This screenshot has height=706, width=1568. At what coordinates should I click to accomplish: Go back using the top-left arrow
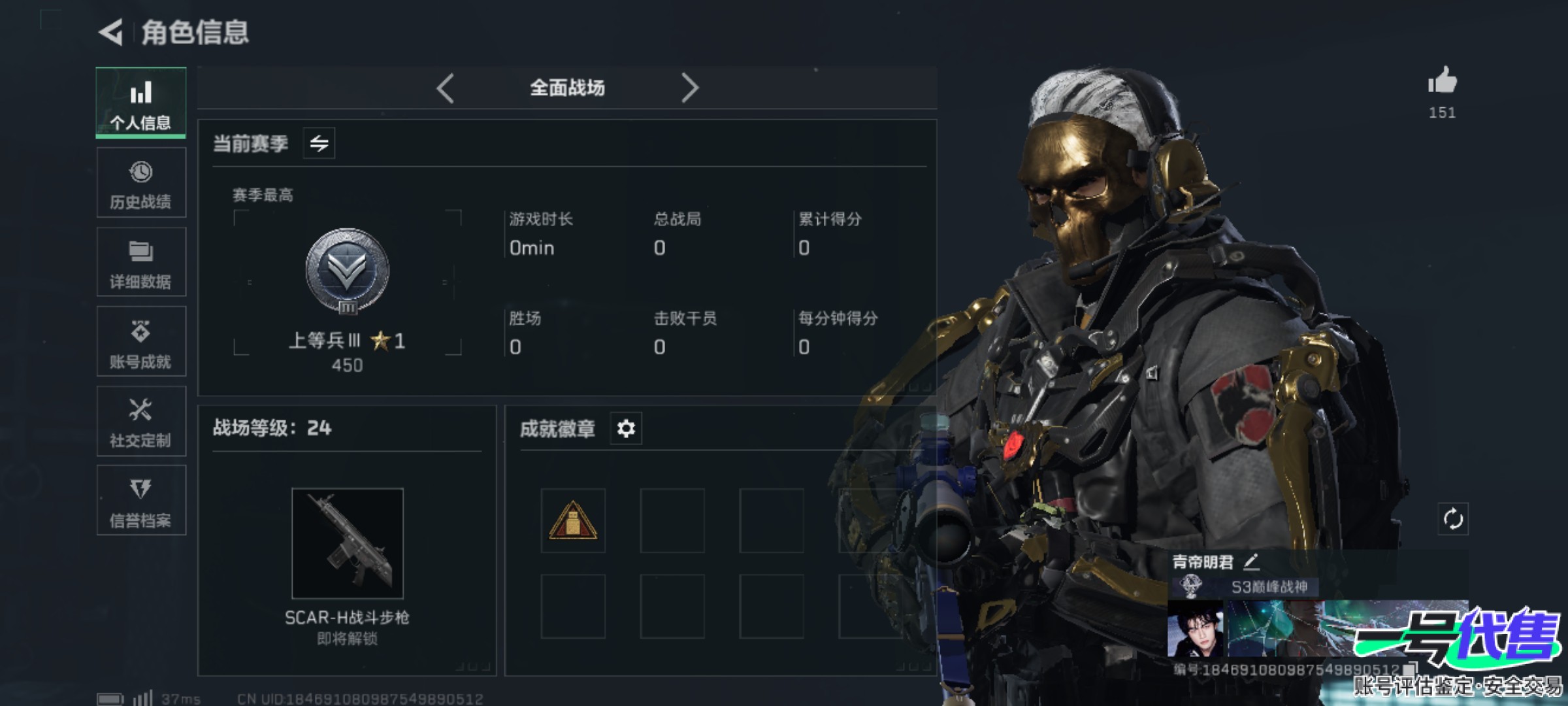[112, 32]
